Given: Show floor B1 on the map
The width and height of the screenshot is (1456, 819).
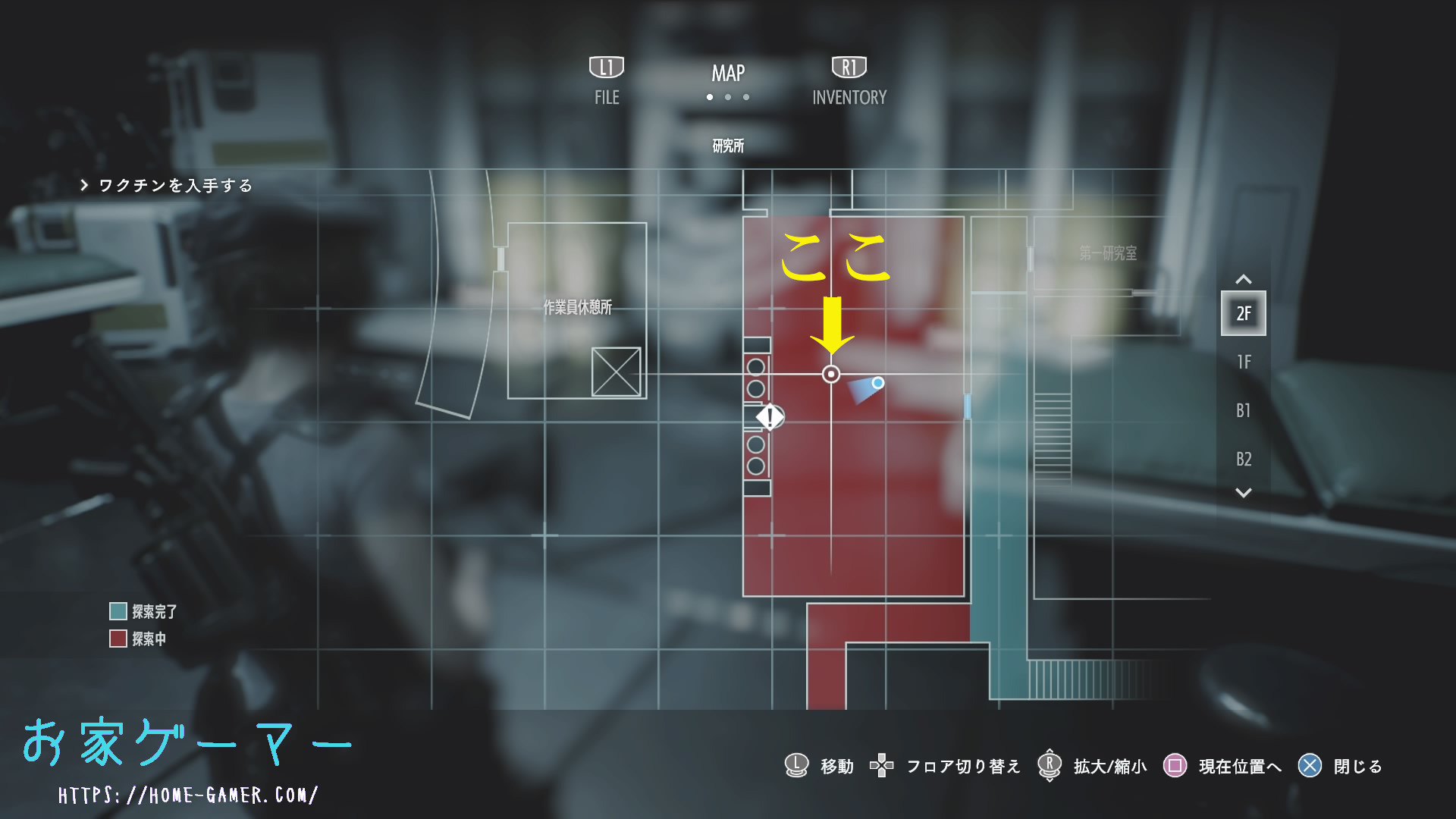Looking at the screenshot, I should point(1244,410).
